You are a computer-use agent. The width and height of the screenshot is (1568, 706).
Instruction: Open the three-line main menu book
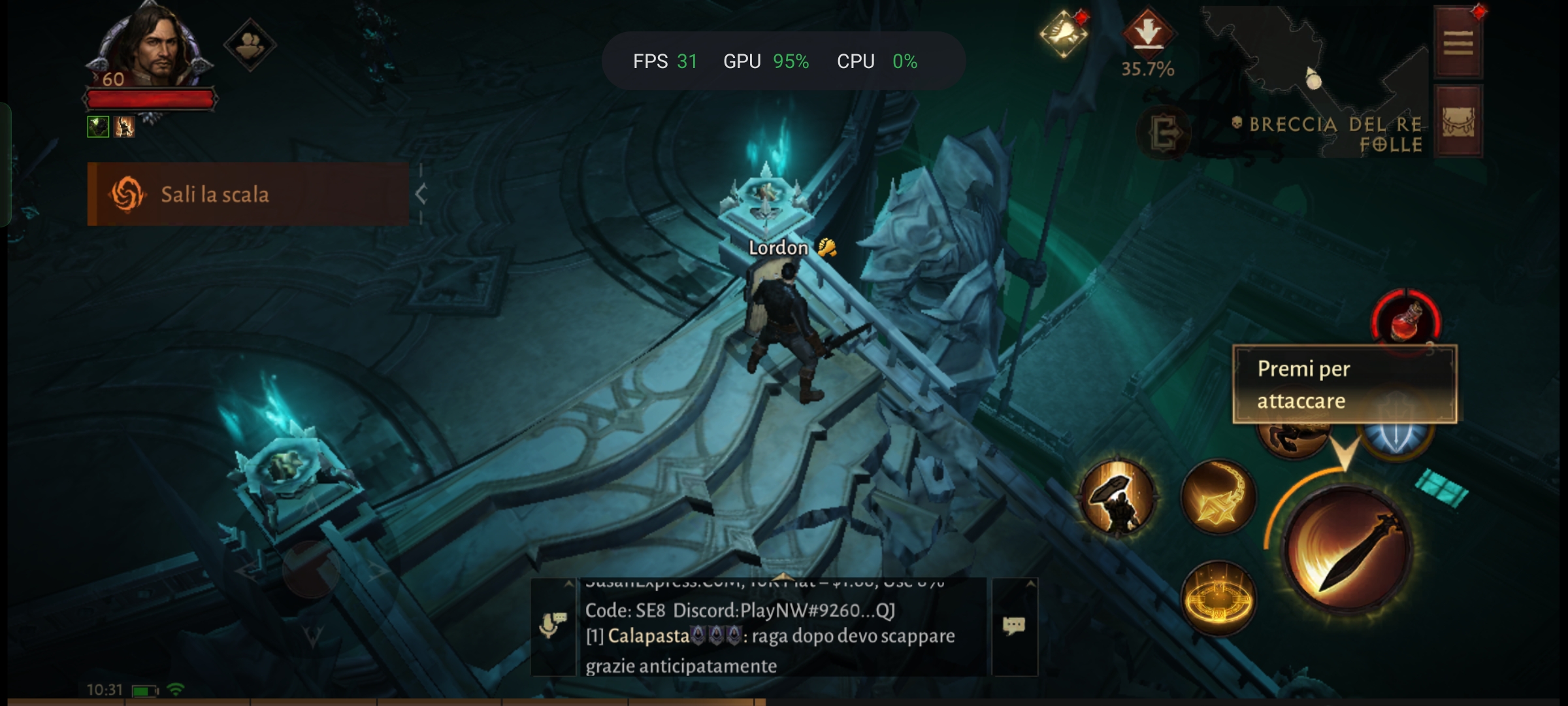coord(1458,43)
